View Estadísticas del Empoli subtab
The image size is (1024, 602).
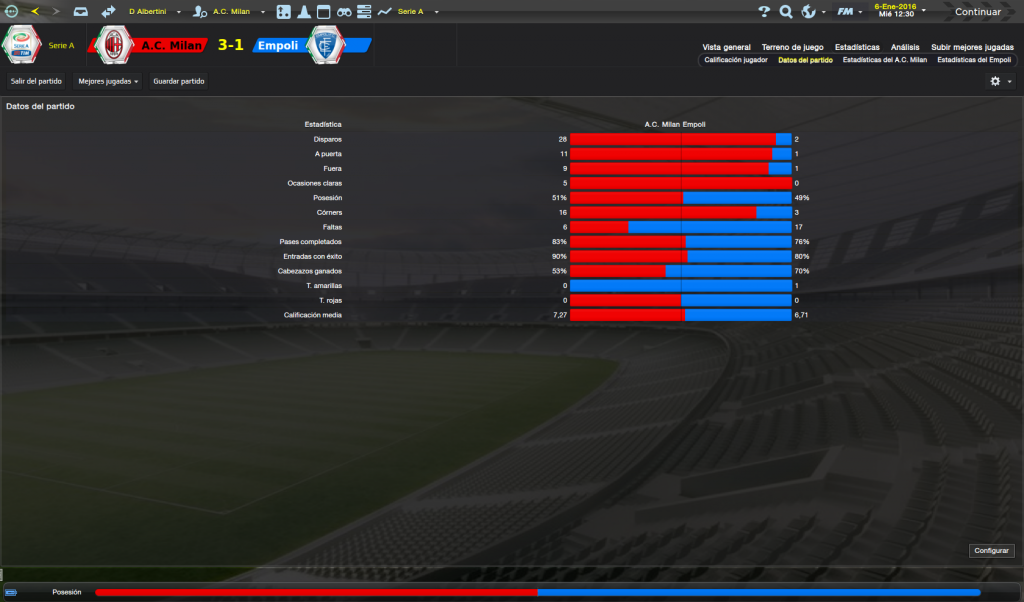point(975,60)
